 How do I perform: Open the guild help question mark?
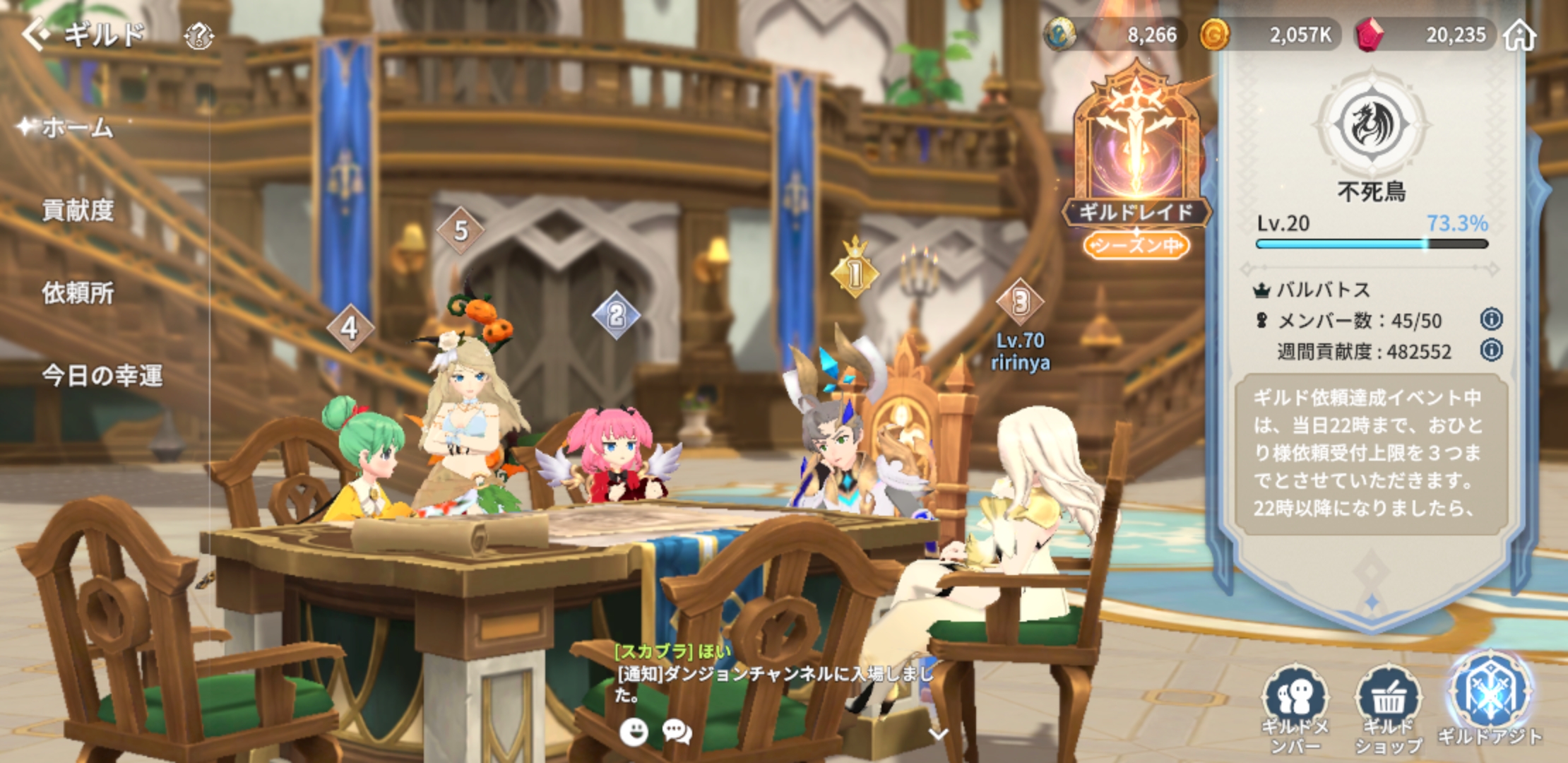coord(198,35)
